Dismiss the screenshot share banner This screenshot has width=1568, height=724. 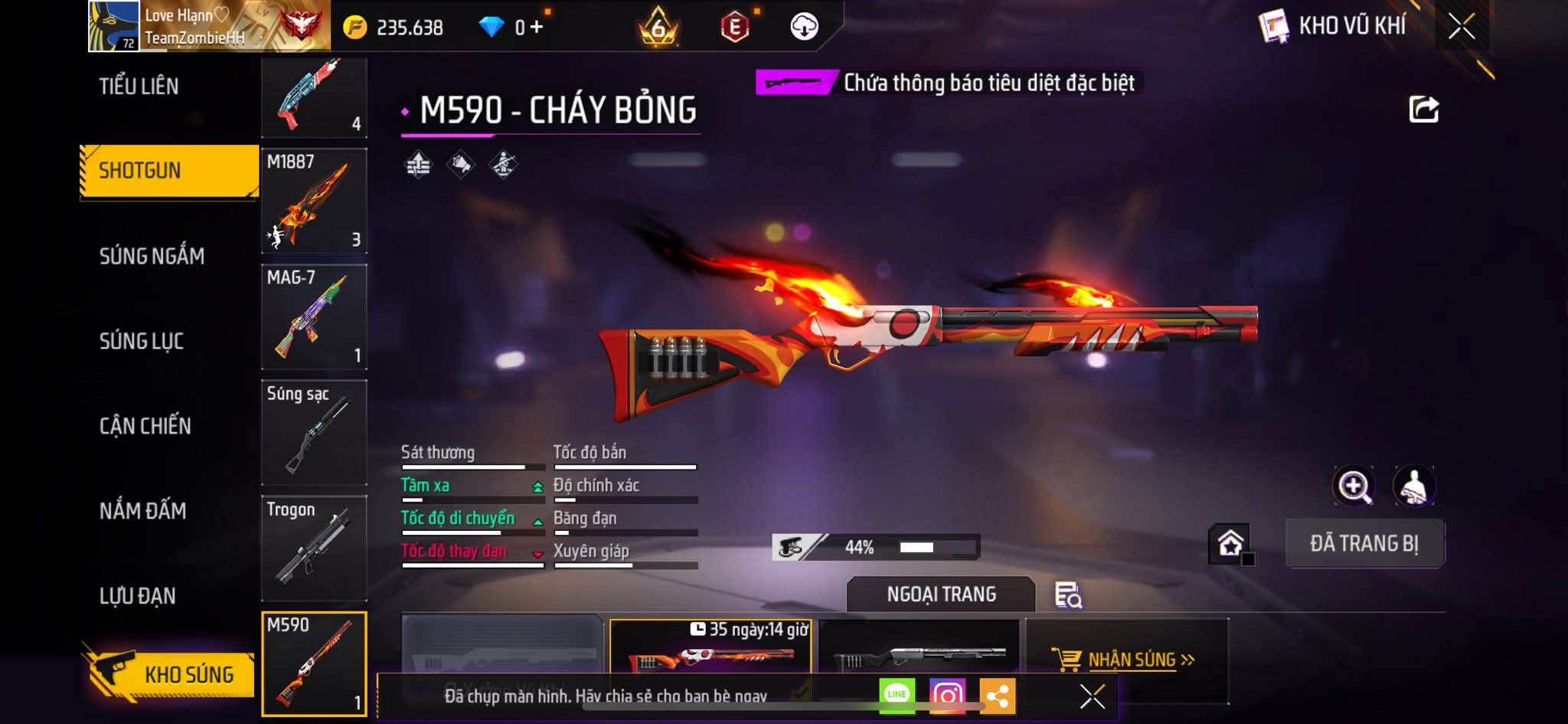point(1092,696)
